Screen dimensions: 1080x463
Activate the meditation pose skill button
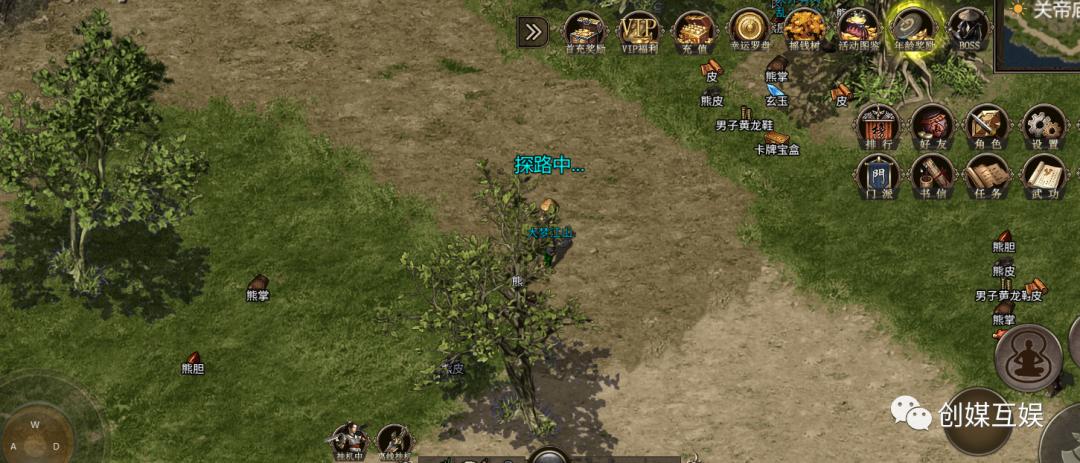tap(1027, 357)
